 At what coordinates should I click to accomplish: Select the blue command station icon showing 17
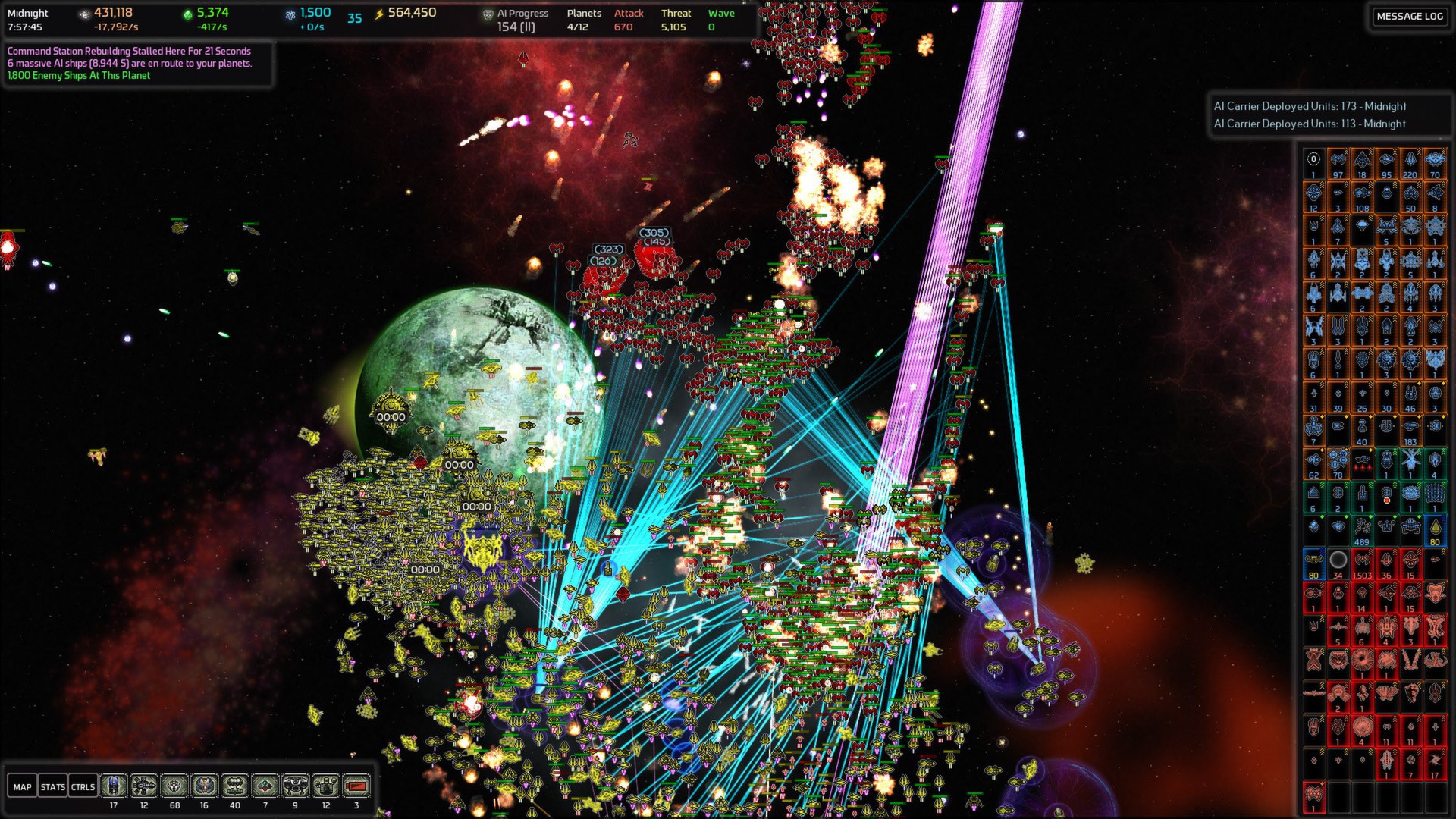[x=112, y=786]
